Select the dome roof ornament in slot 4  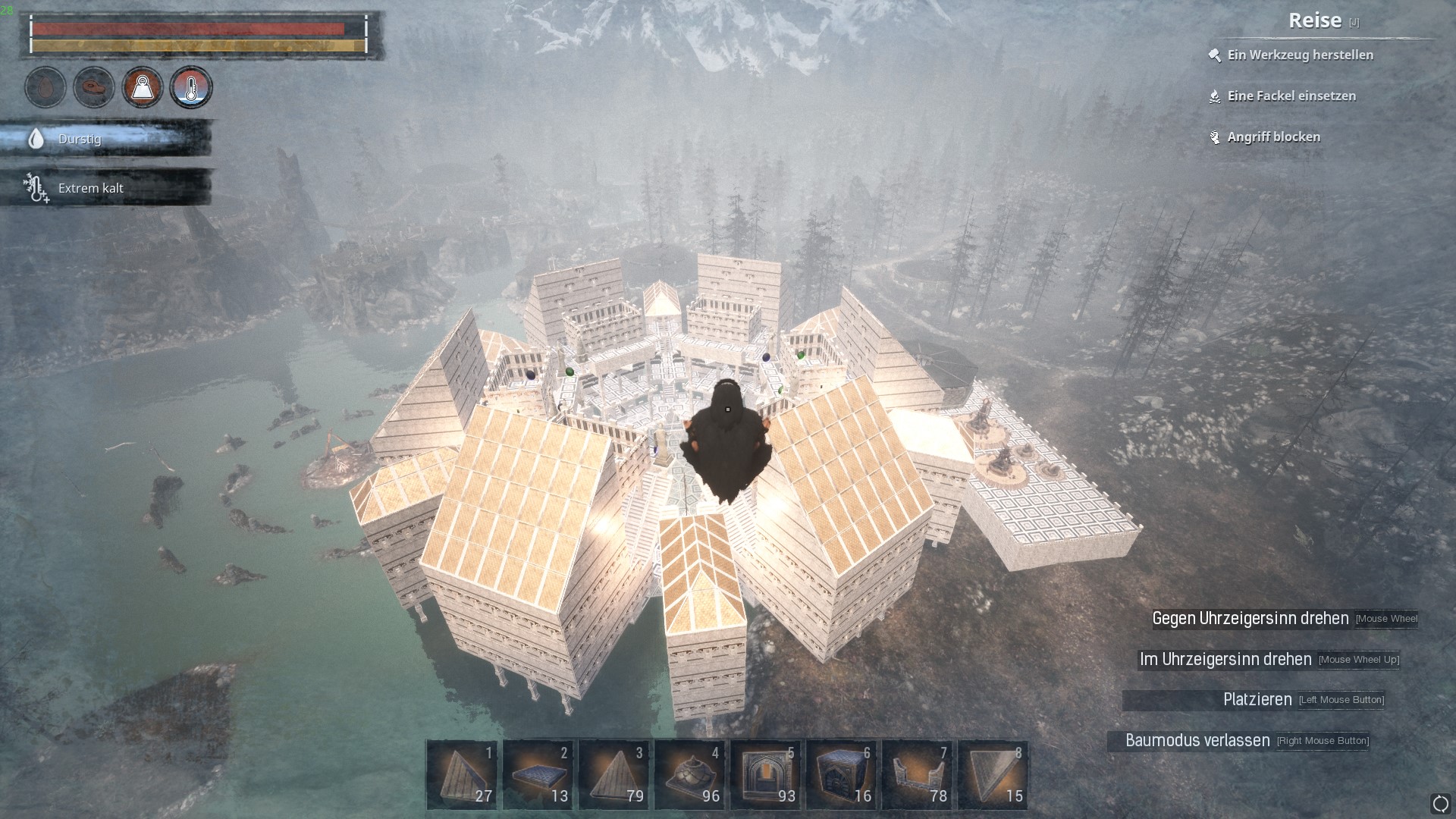click(x=689, y=775)
